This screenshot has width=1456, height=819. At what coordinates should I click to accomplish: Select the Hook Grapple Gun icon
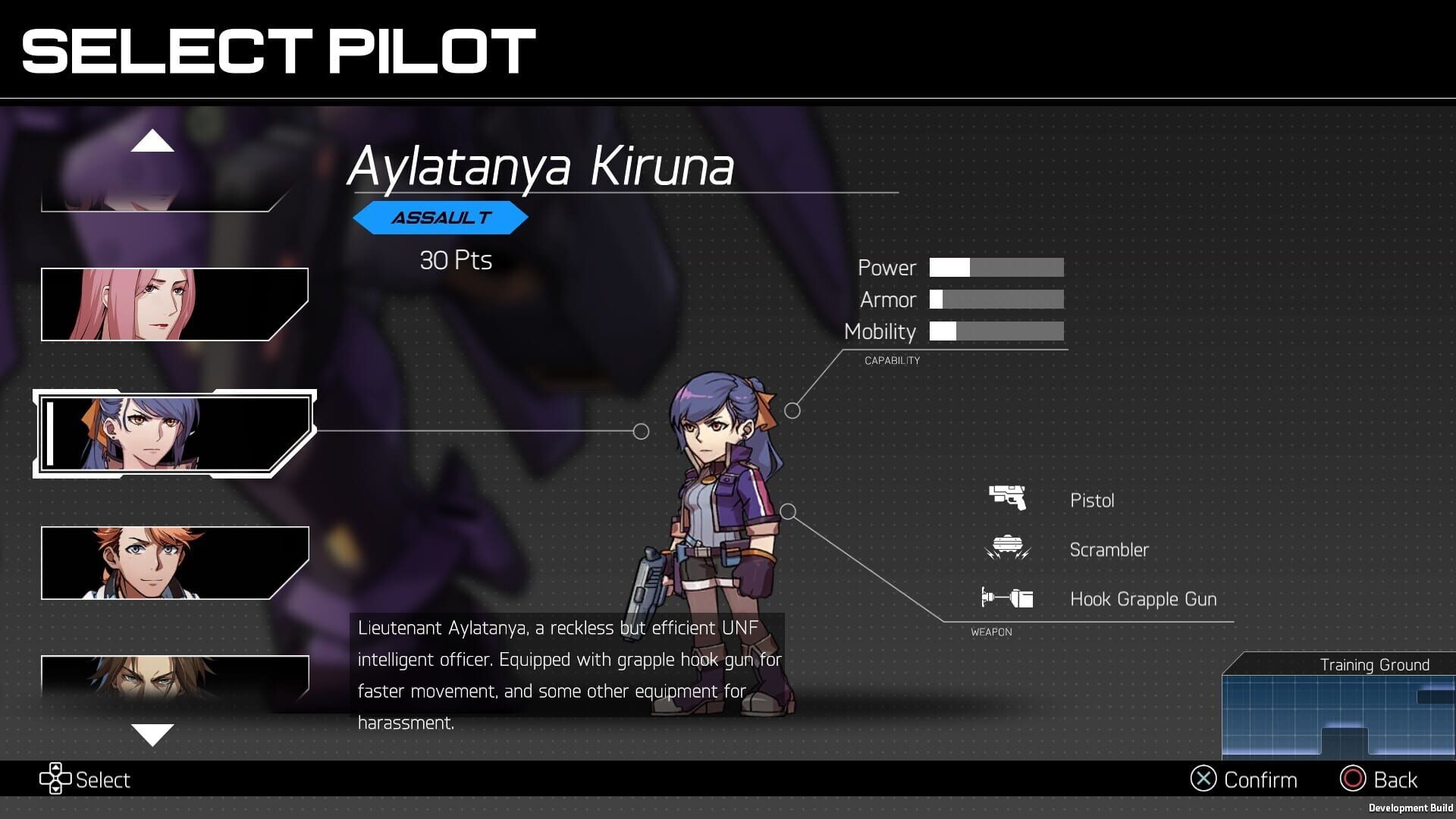tap(1009, 598)
